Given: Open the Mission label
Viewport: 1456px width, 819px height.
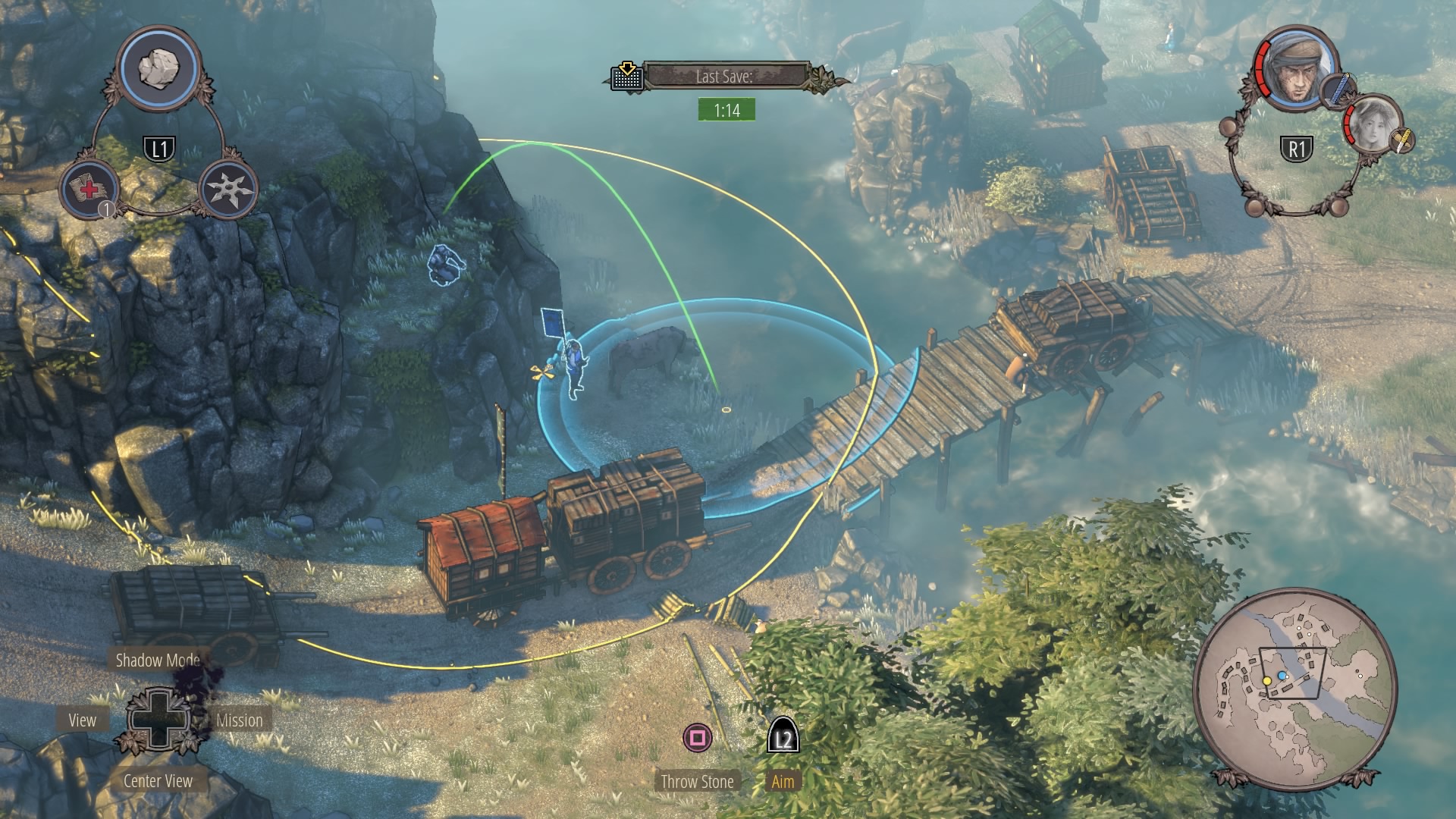Looking at the screenshot, I should (240, 720).
